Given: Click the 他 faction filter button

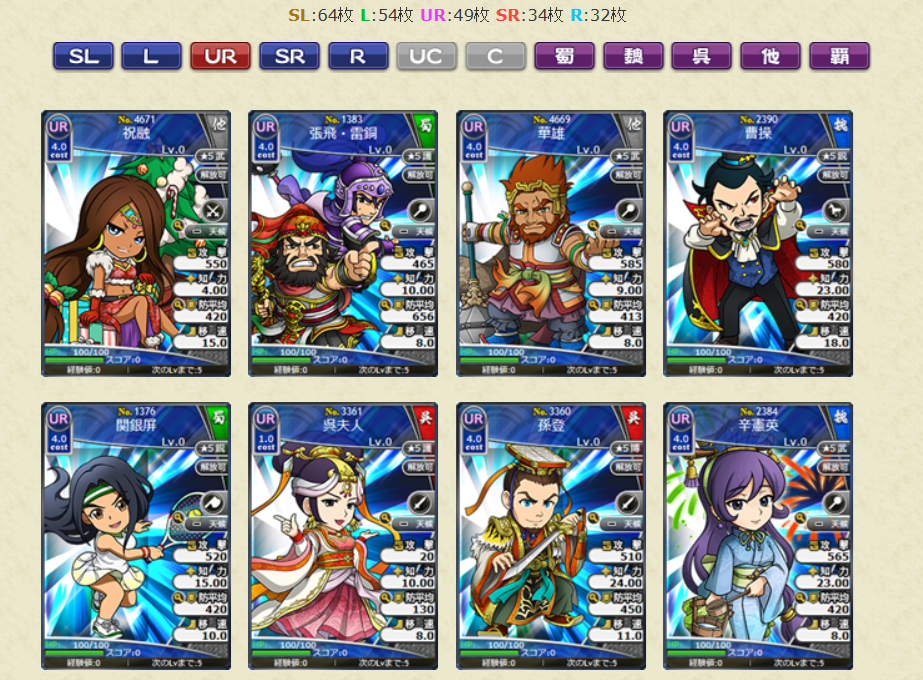Looking at the screenshot, I should click(x=770, y=56).
